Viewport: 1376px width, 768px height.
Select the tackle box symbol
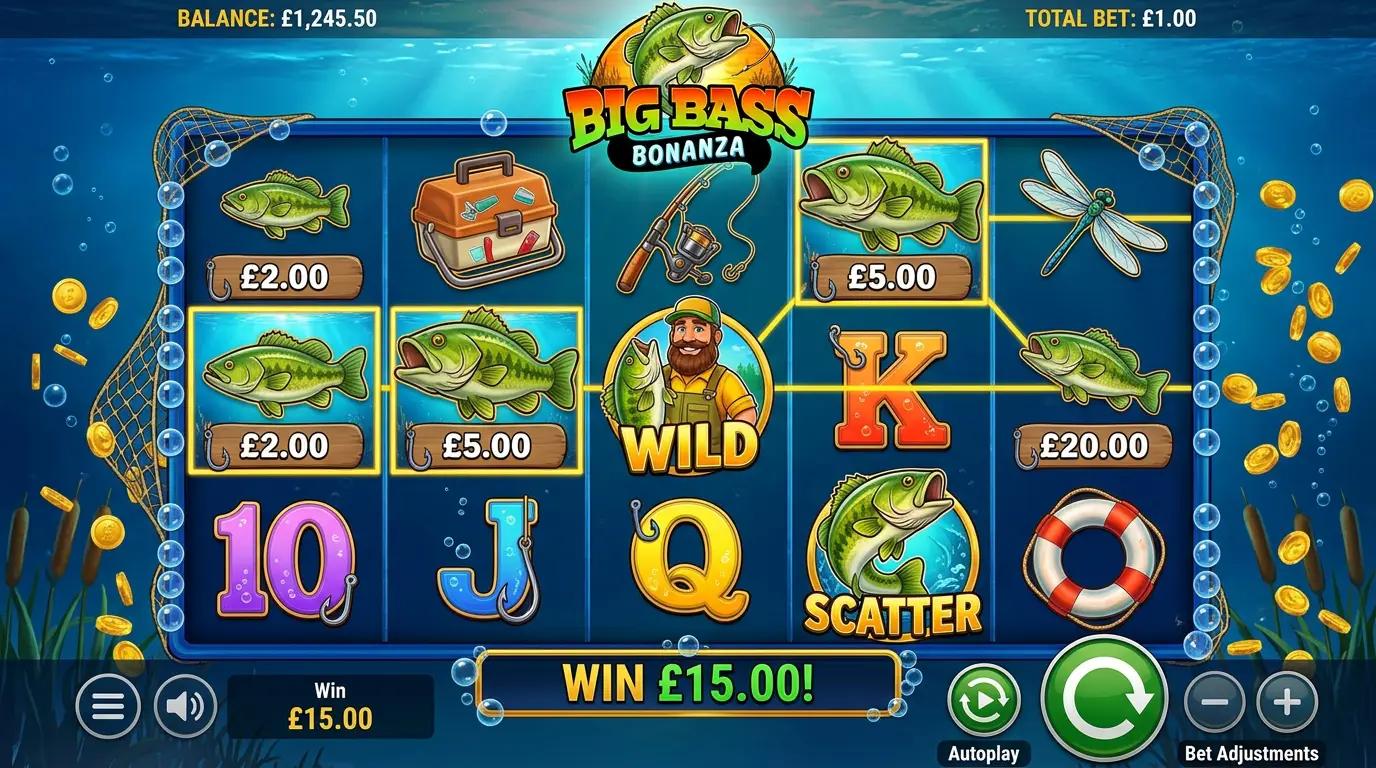click(489, 222)
